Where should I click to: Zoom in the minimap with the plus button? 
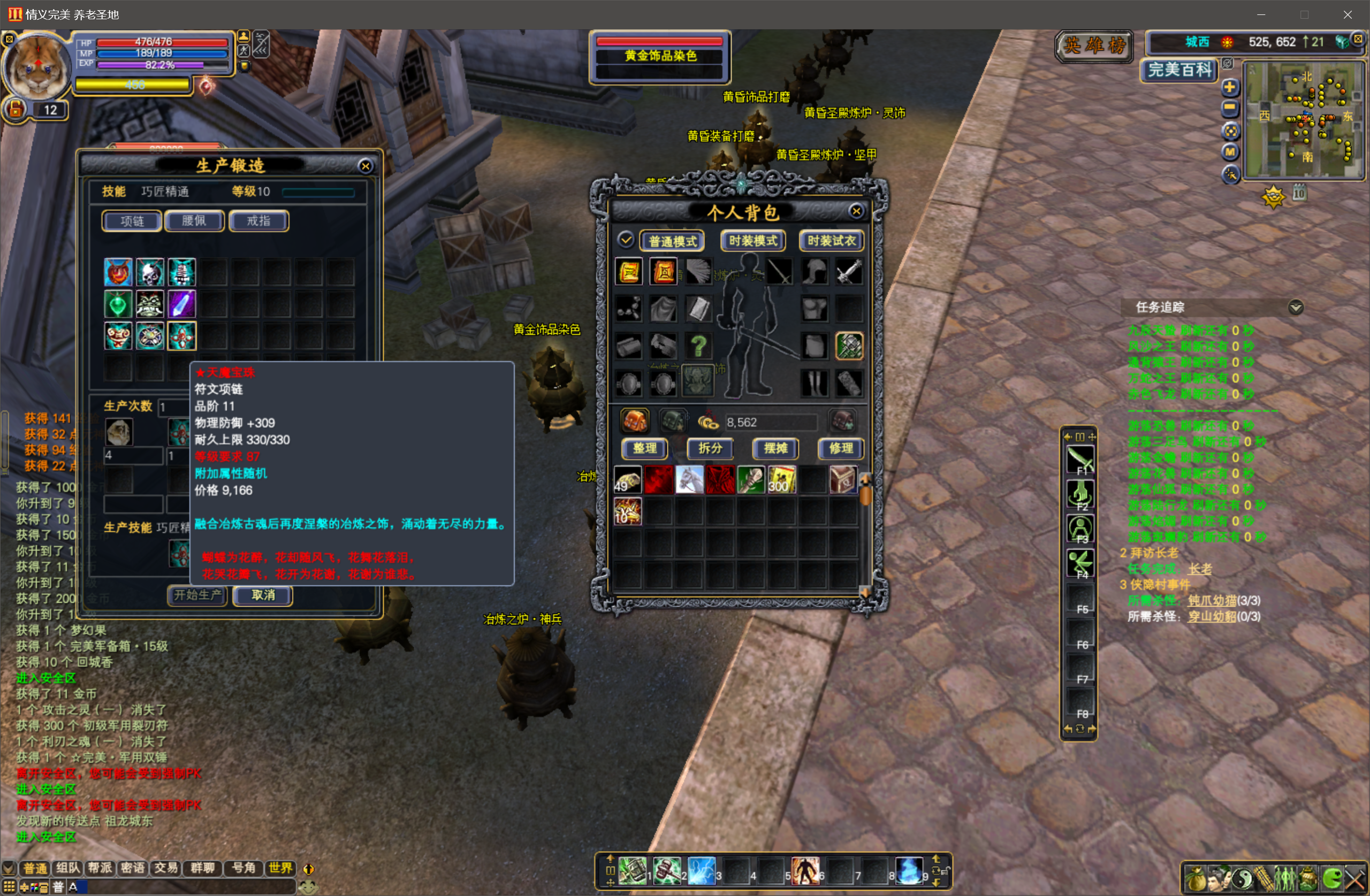click(x=1230, y=88)
